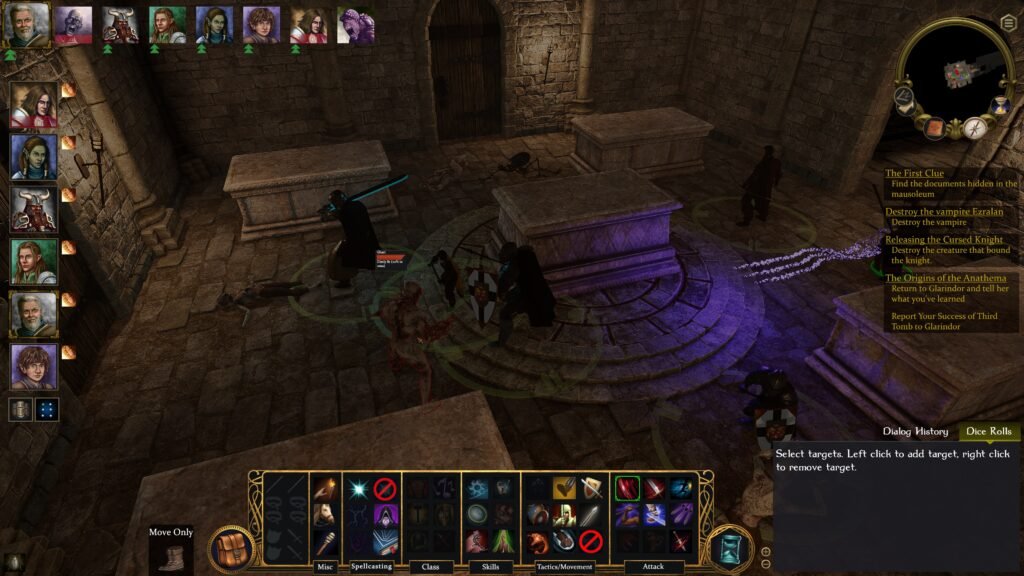Image resolution: width=1024 pixels, height=576 pixels.
Task: Select the horned-helmet dwarf party portrait
Action: pyautogui.click(x=33, y=207)
